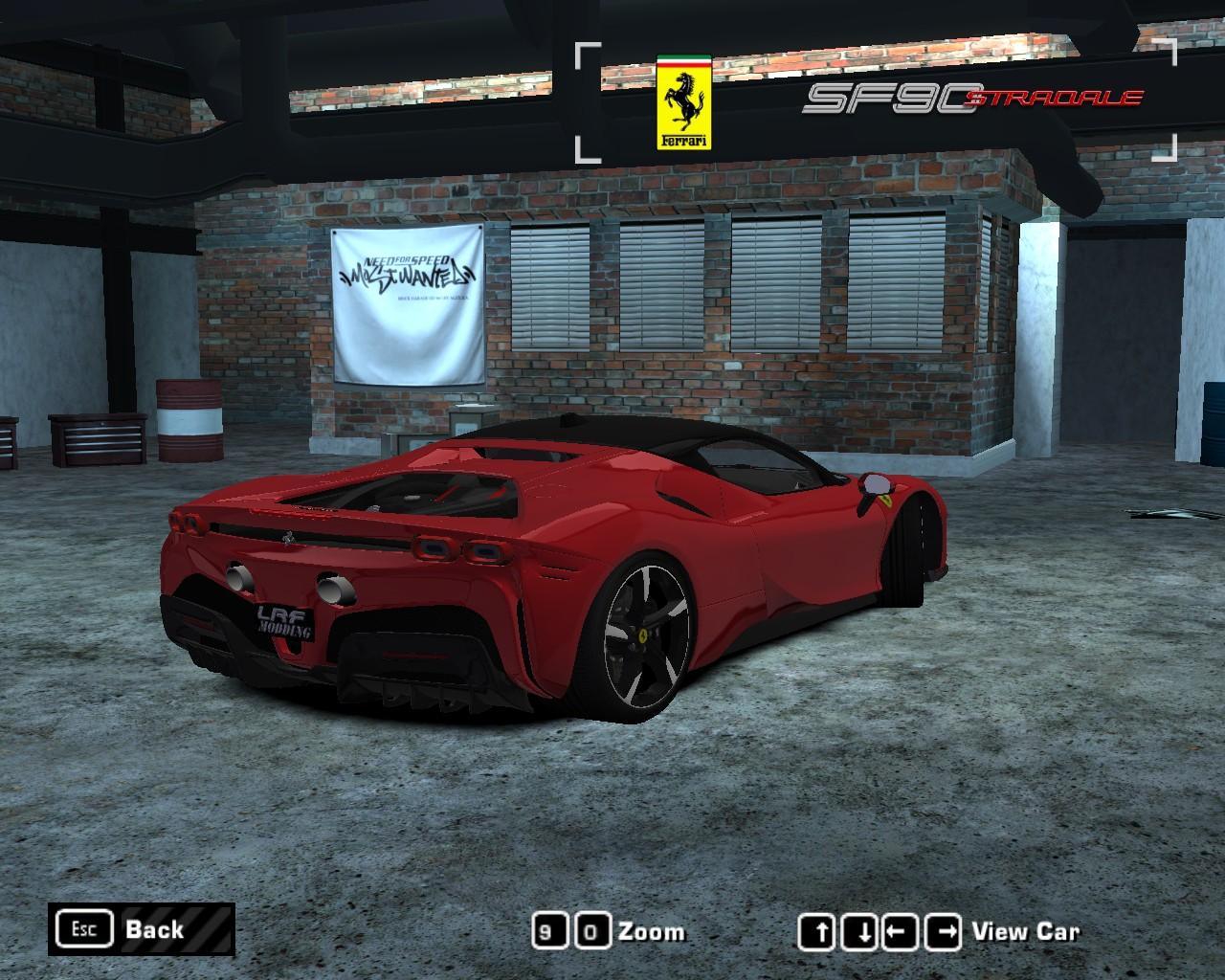Go back using the Back button
Viewport: 1225px width, 980px height.
141,929
